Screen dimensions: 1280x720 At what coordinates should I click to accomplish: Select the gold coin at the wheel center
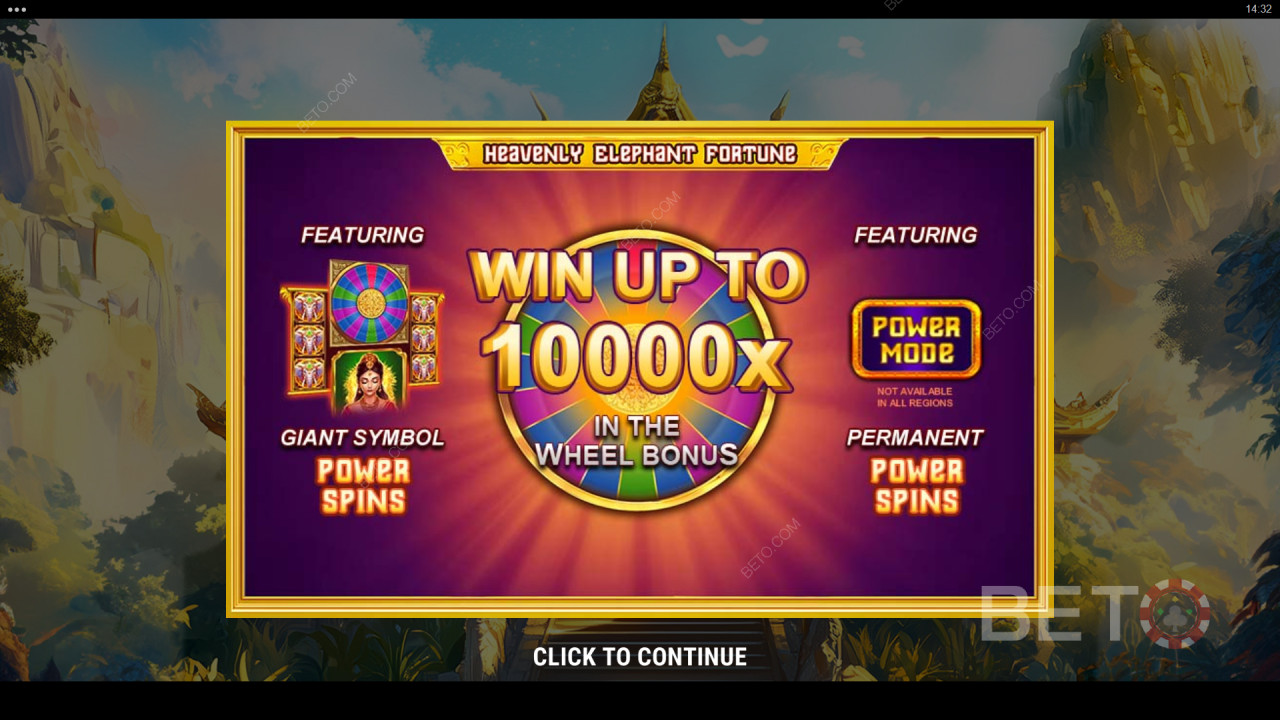click(x=638, y=370)
